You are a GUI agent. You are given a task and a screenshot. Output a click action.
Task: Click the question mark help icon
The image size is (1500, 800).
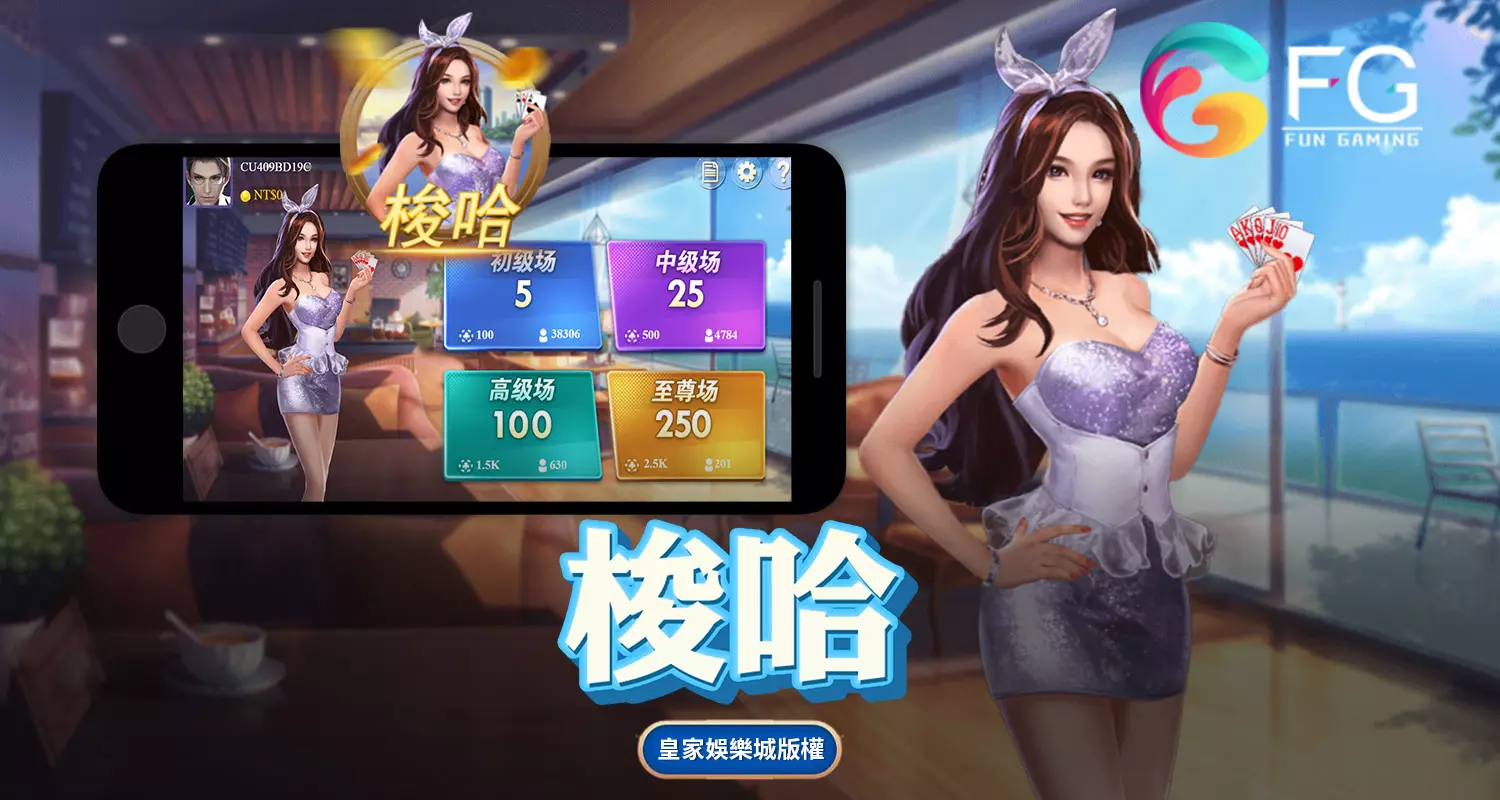(784, 173)
